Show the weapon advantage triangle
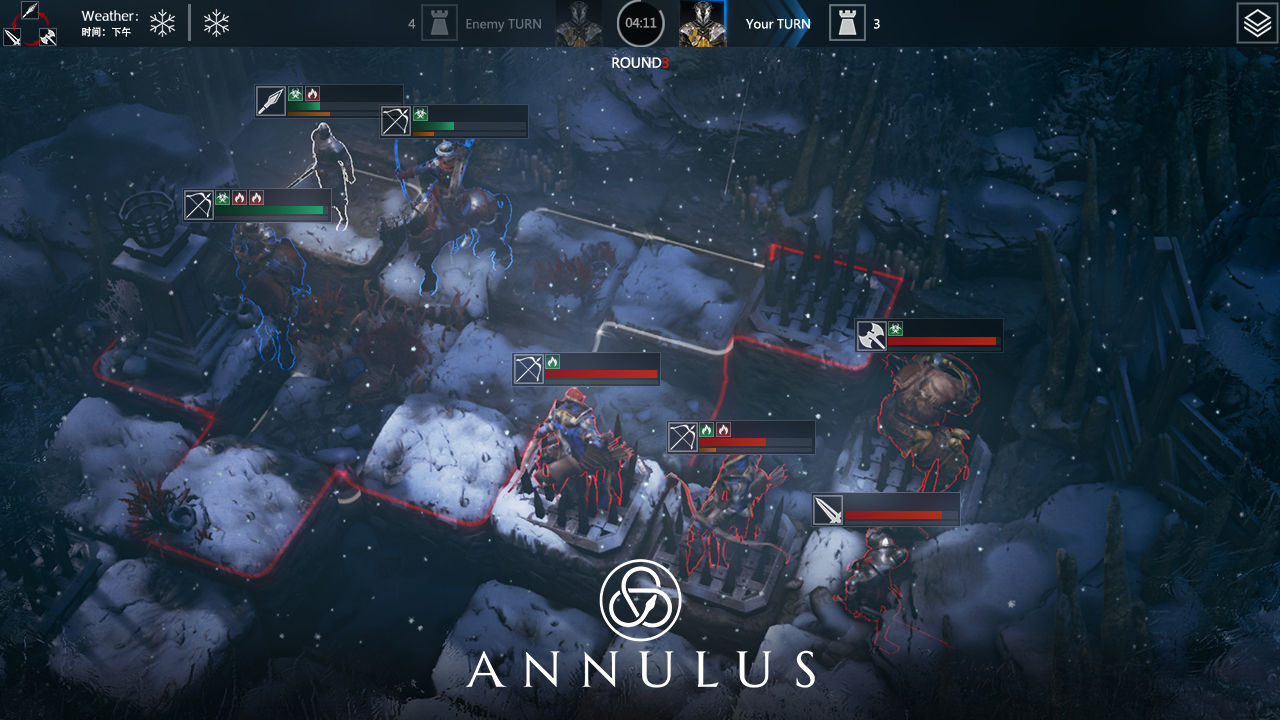This screenshot has width=1280, height=720. click(x=28, y=25)
